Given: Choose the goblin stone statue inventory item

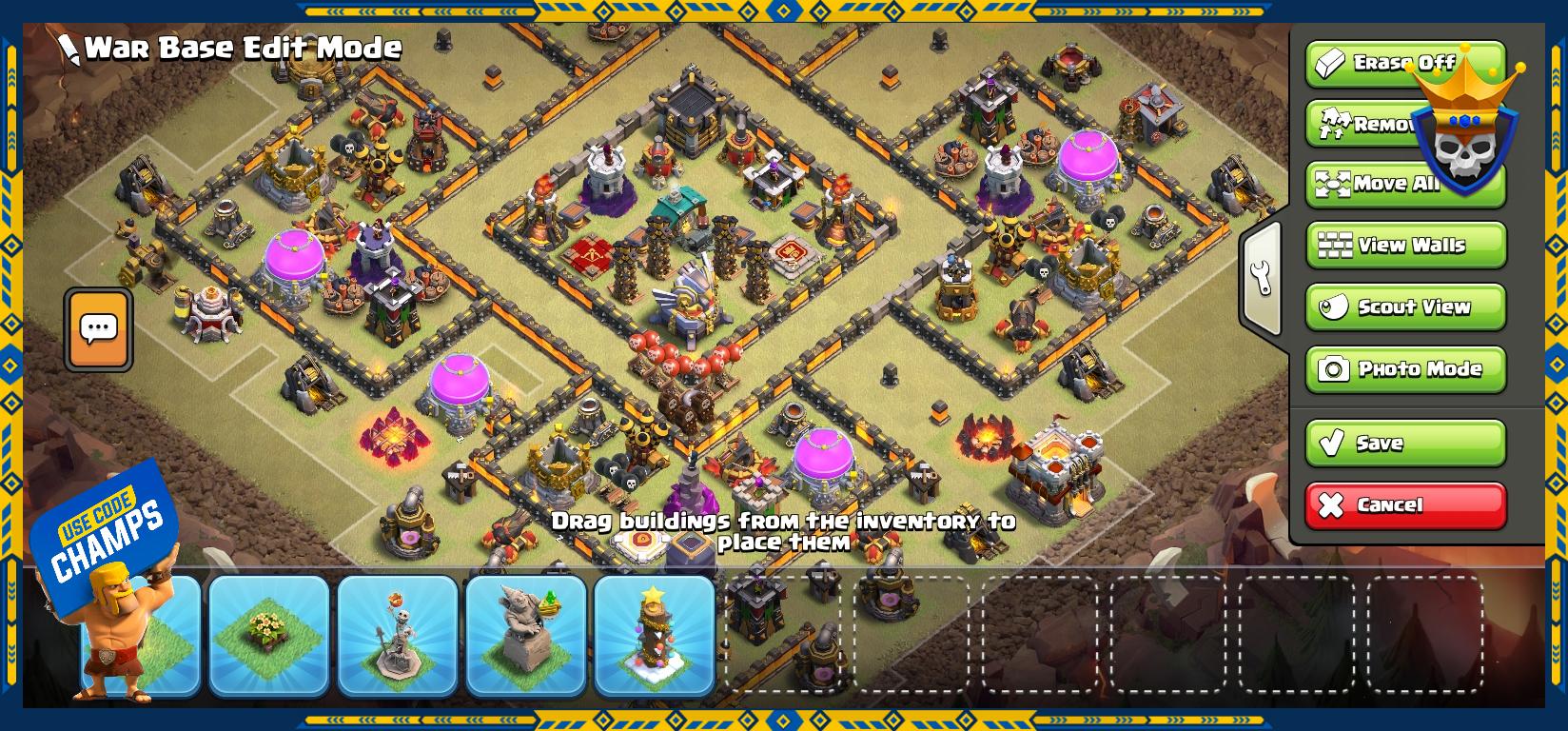Looking at the screenshot, I should (526, 635).
